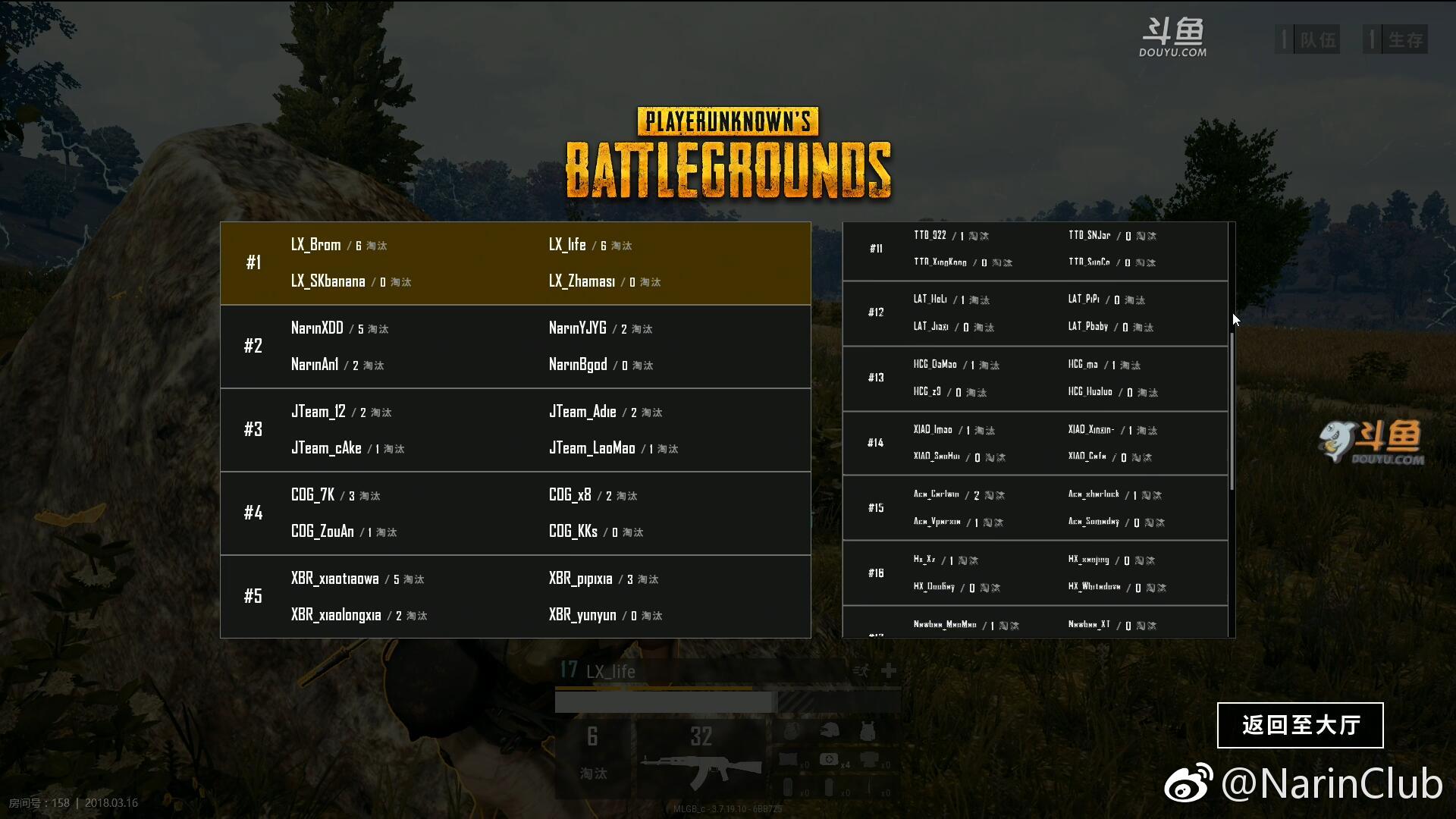Choose the #14 XIAO team row

click(x=1035, y=444)
